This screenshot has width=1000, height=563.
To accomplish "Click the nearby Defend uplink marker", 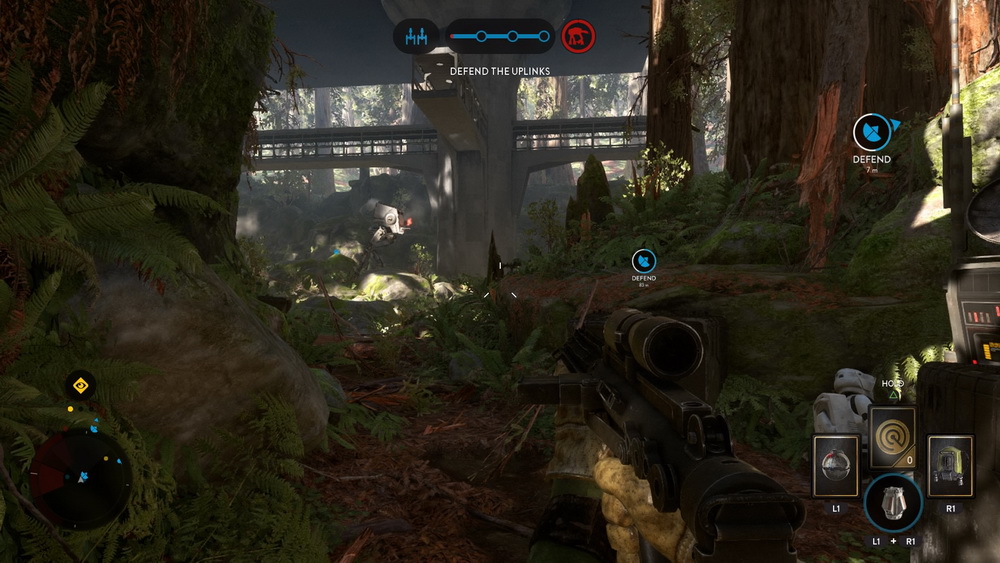I will [871, 133].
